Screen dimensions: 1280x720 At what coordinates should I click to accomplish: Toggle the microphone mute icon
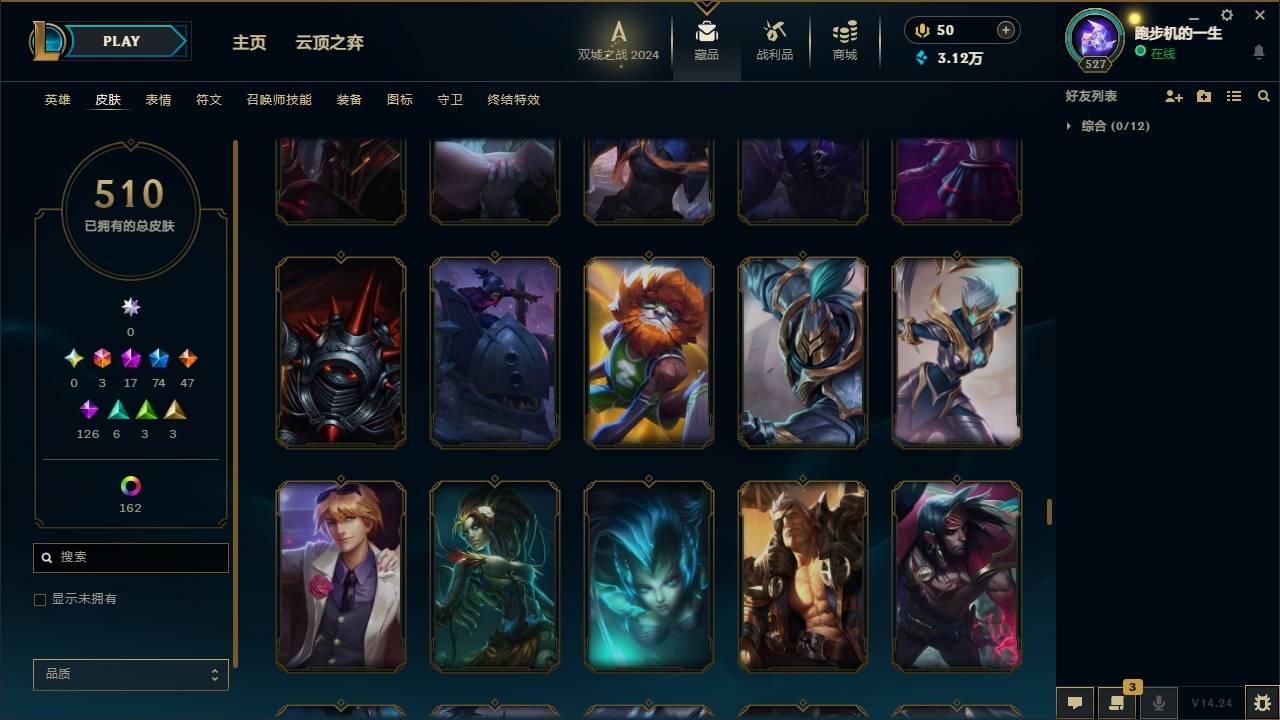point(1158,703)
